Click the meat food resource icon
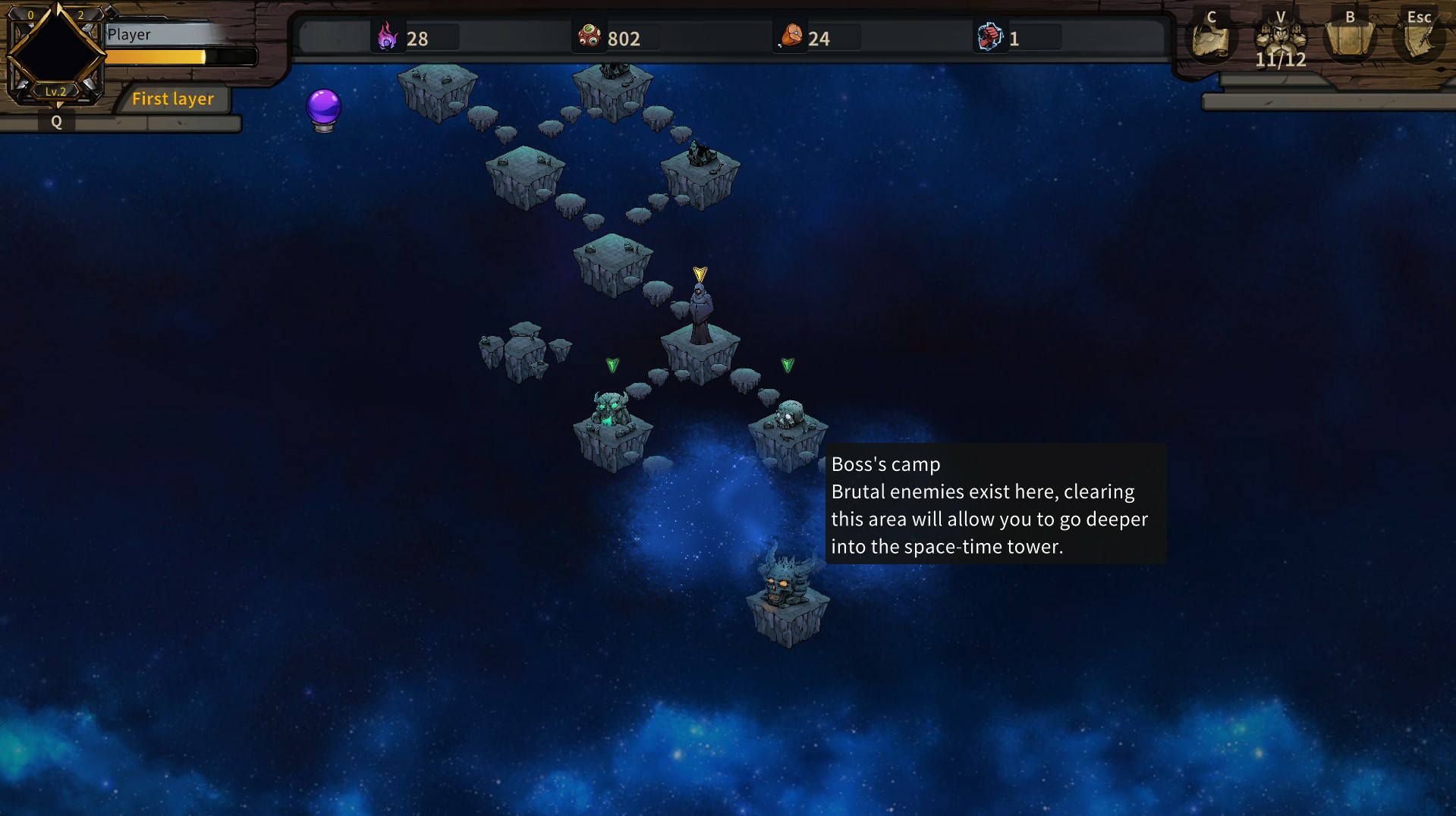This screenshot has width=1456, height=816. click(792, 36)
